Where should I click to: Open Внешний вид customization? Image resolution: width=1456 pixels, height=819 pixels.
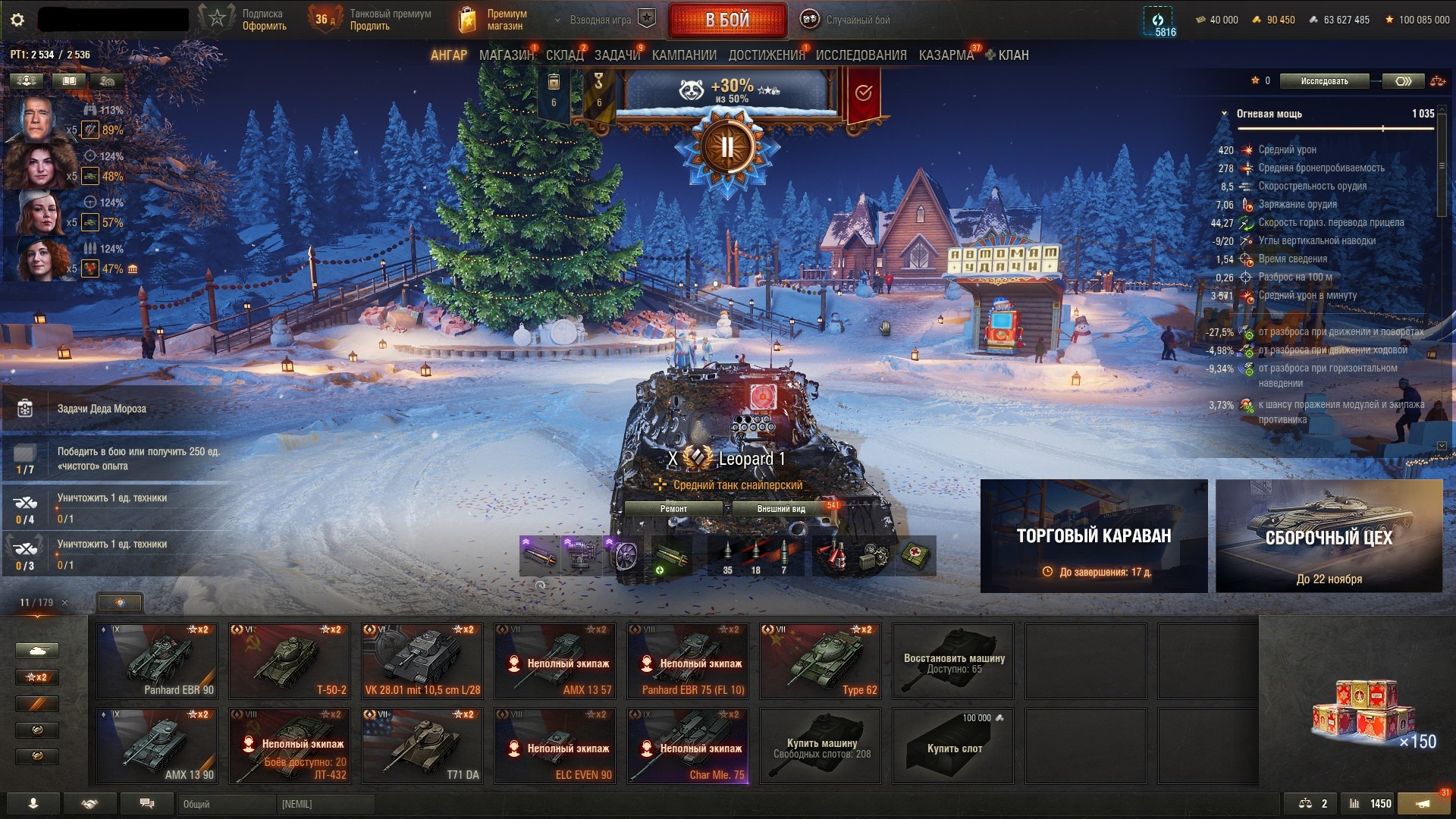781,509
